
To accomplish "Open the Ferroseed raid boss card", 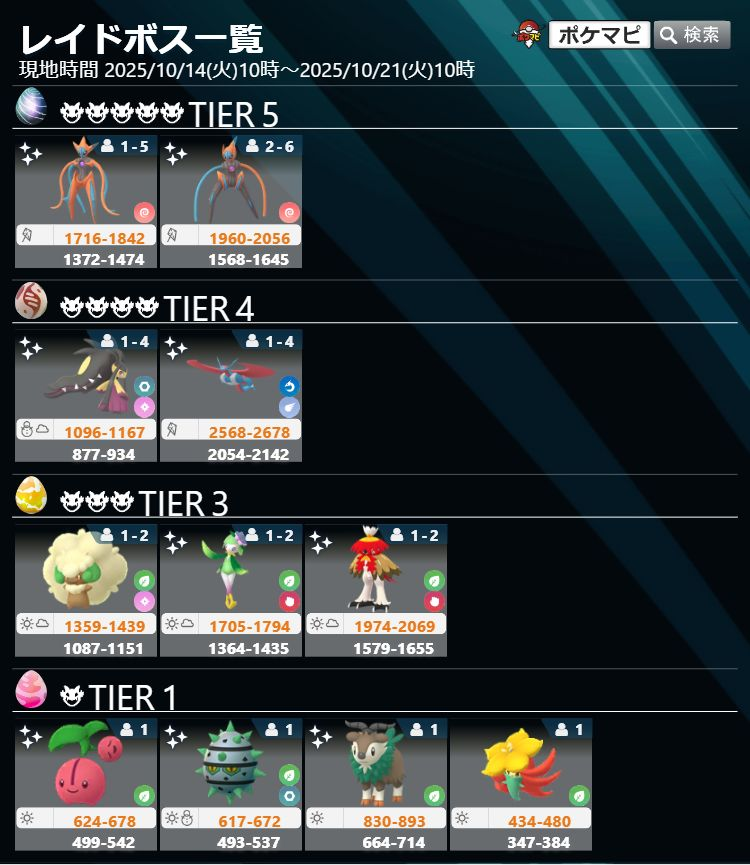I will [x=231, y=783].
